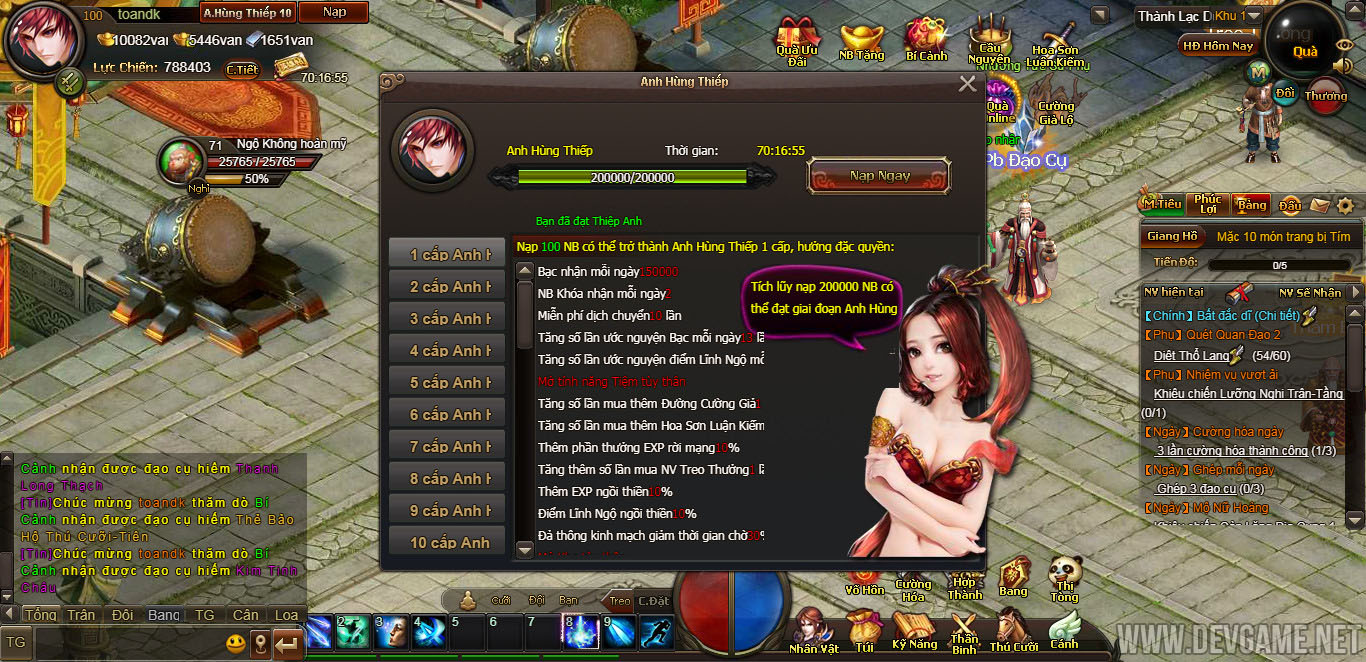This screenshot has height=662, width=1366.
Task: Open the Túi bag menu
Action: 864,630
